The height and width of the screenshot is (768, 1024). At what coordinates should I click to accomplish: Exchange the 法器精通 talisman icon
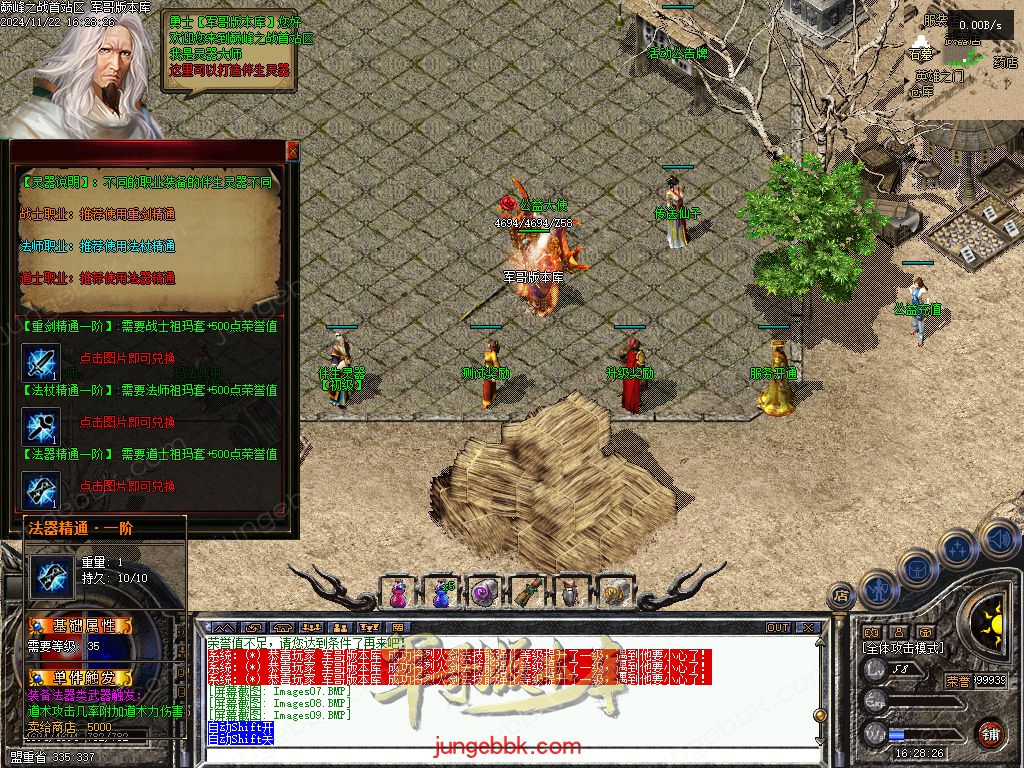point(41,490)
